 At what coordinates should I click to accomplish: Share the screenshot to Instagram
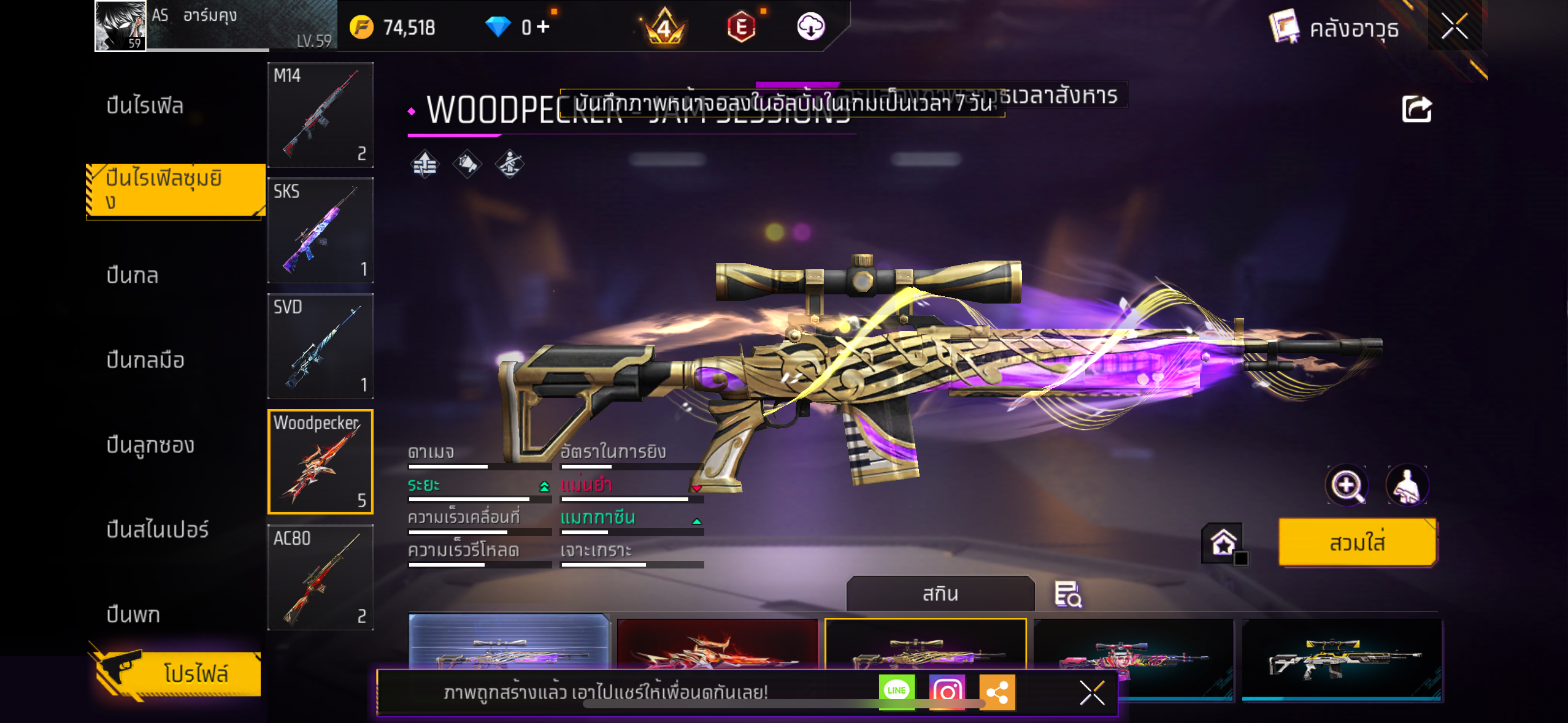pos(947,692)
